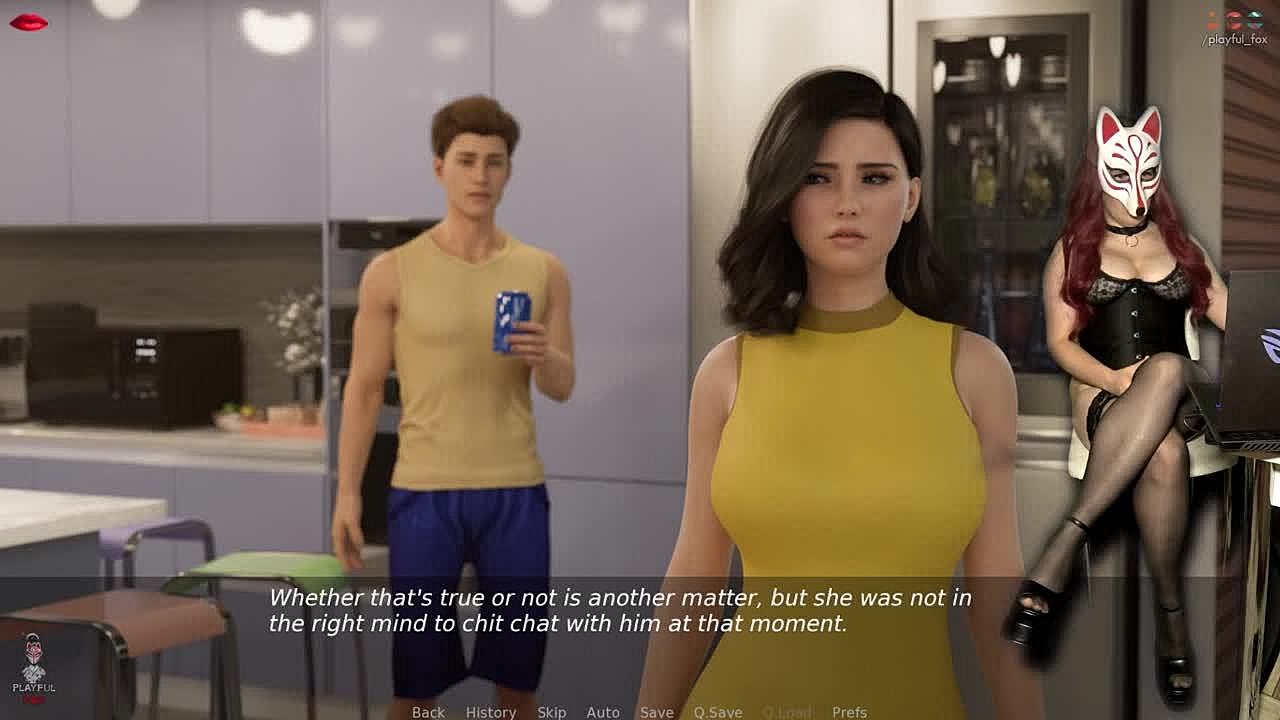
Task: Toggle Auto-advance mode
Action: pyautogui.click(x=602, y=712)
